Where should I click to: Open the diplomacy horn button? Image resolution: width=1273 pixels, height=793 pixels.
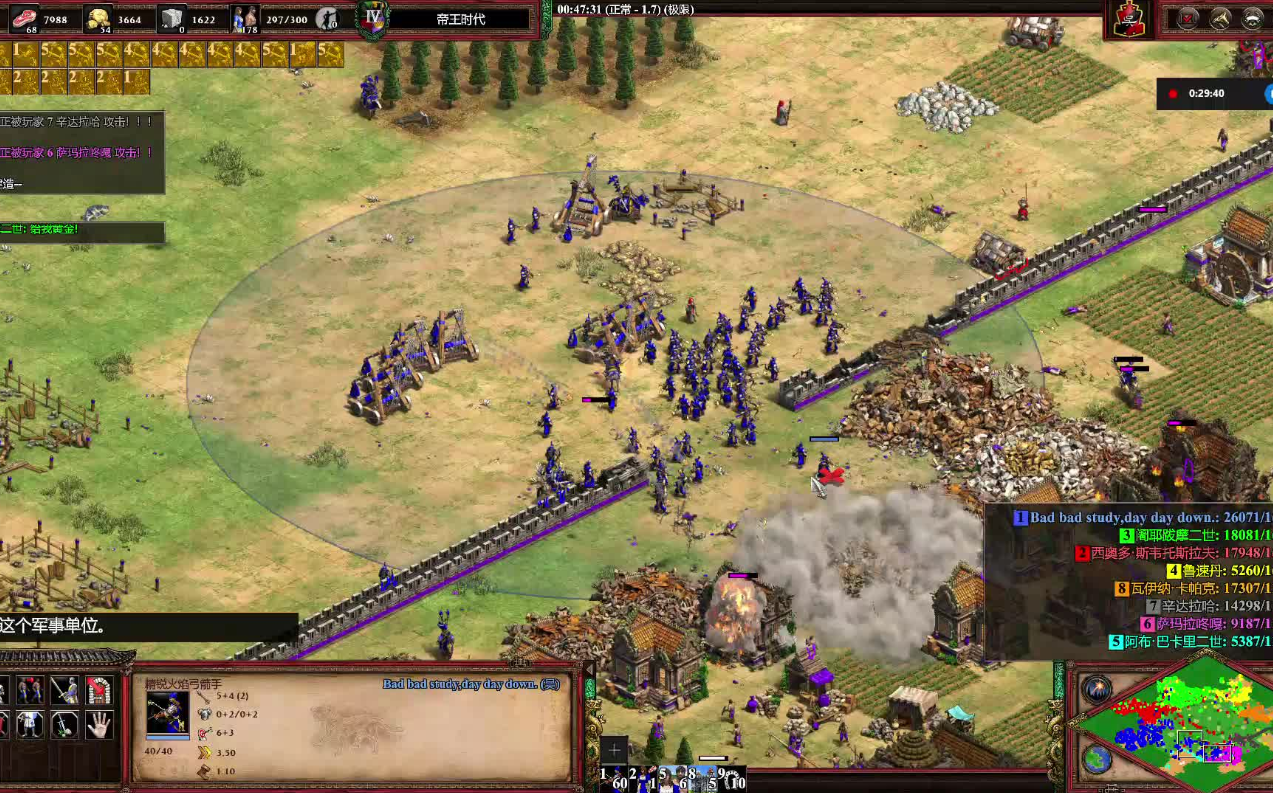[1220, 18]
